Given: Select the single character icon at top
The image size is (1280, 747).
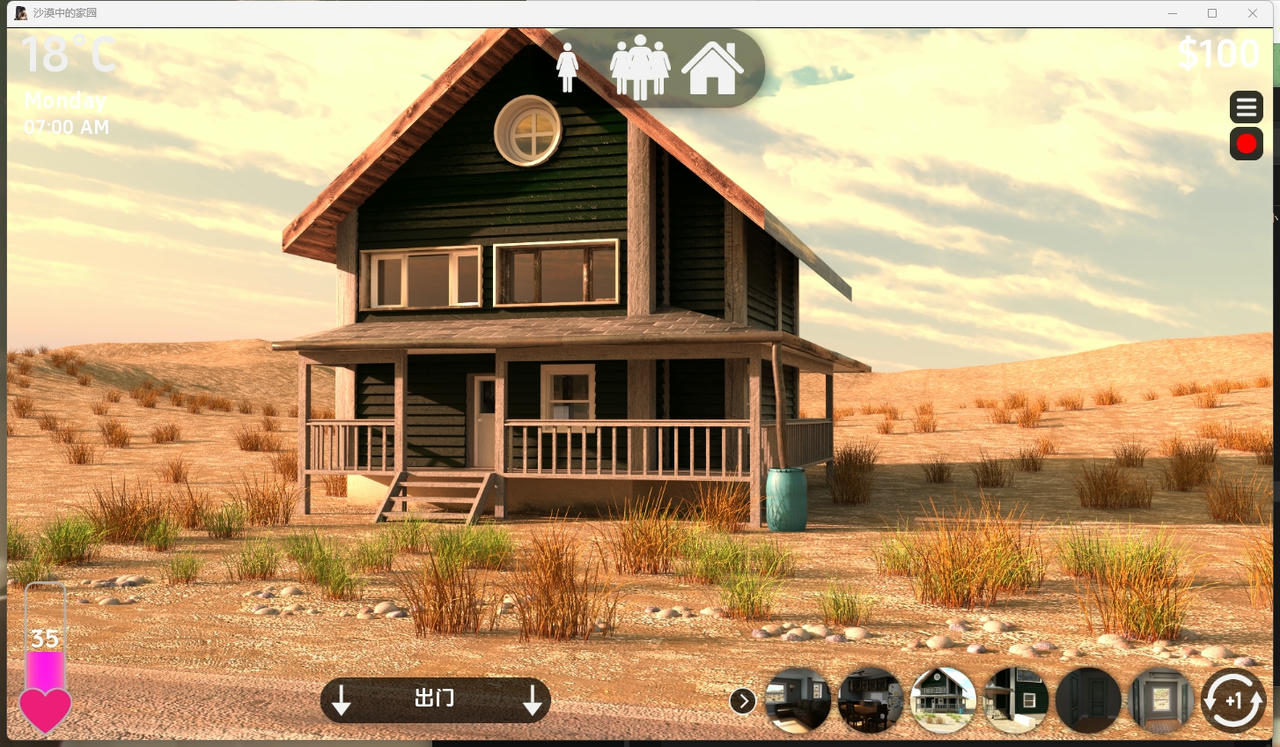Looking at the screenshot, I should point(568,66).
